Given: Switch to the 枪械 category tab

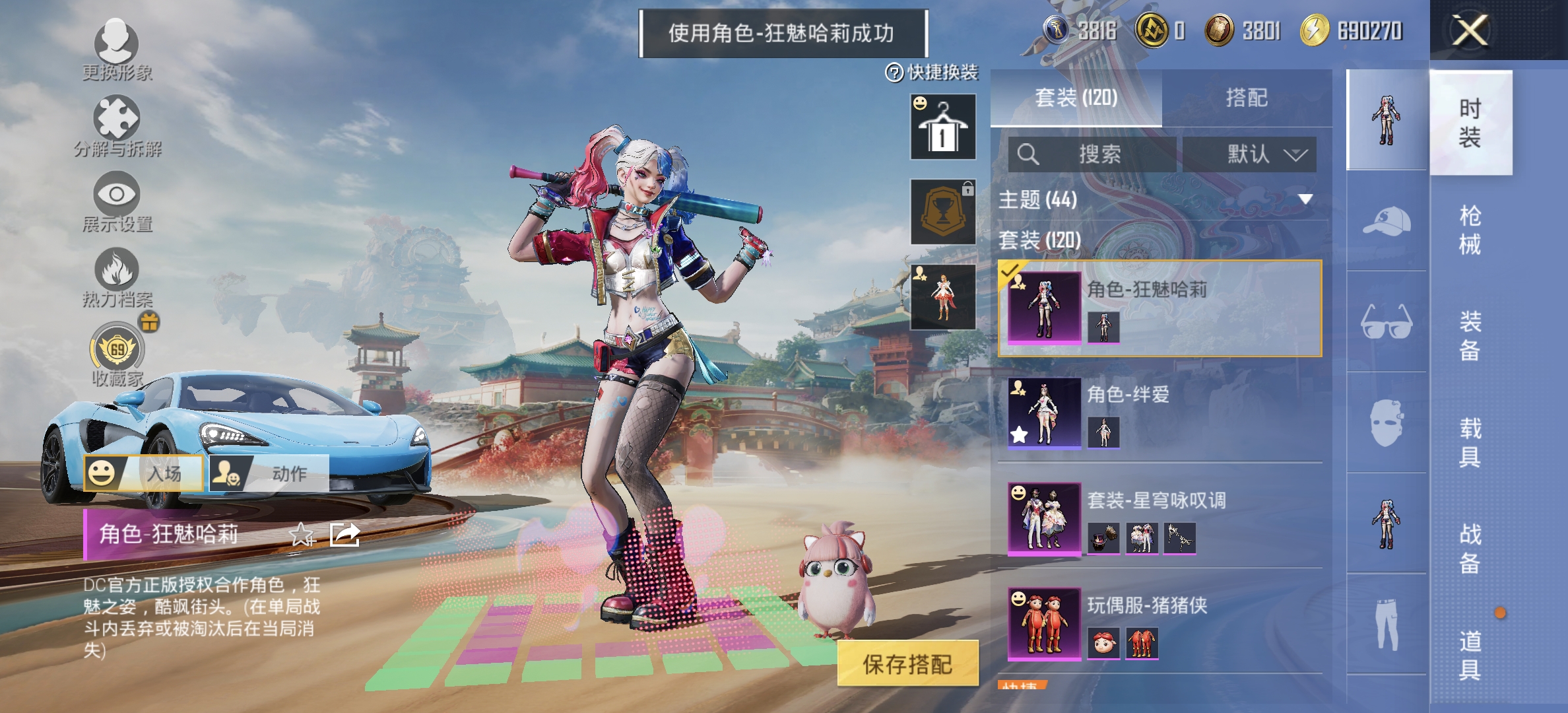Looking at the screenshot, I should 1472,231.
